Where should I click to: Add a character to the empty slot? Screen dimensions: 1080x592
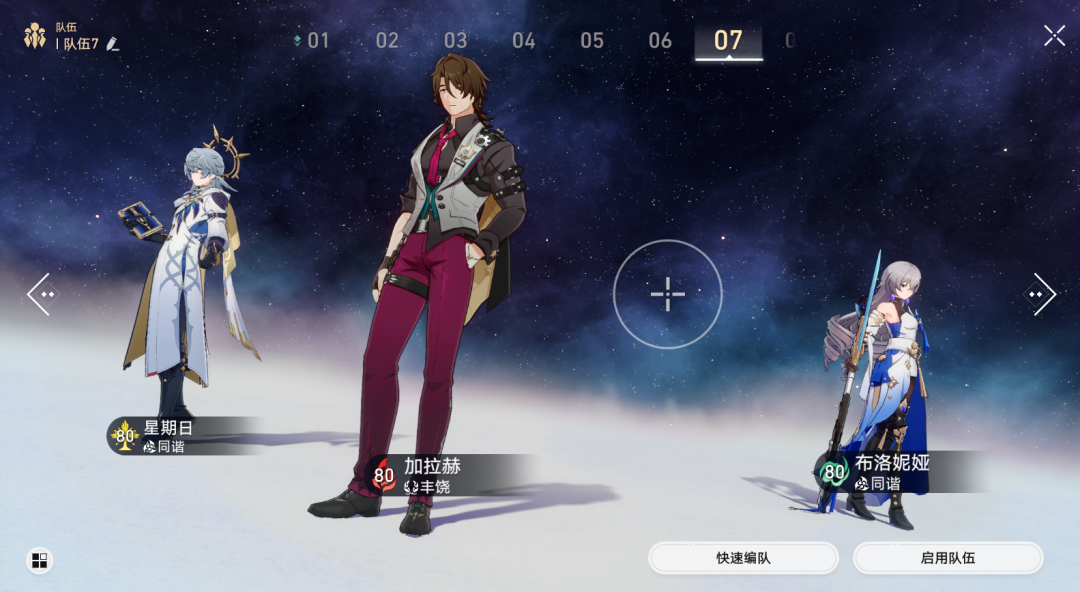tap(667, 294)
